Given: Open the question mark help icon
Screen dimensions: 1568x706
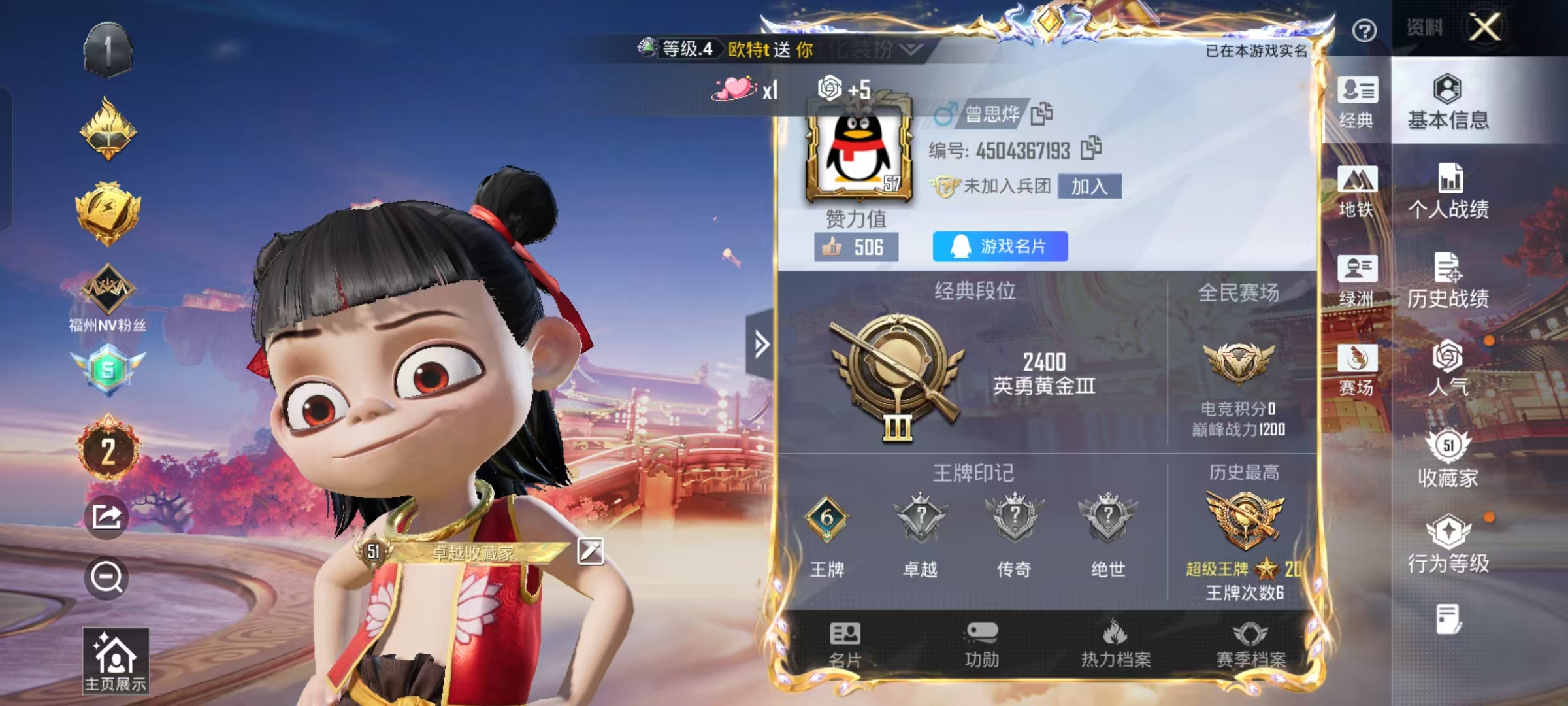Looking at the screenshot, I should [1364, 31].
